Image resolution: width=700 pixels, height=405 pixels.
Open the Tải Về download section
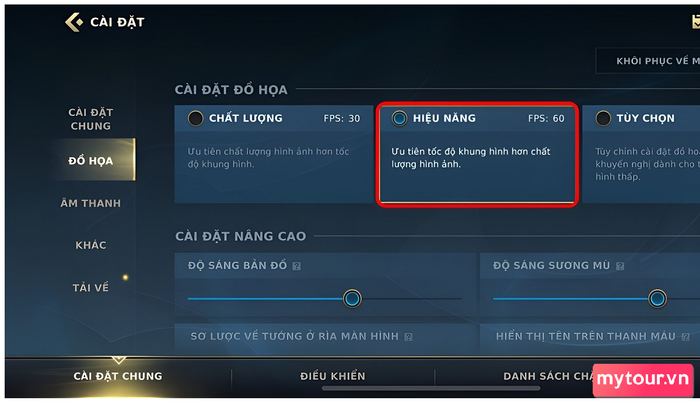pos(90,287)
